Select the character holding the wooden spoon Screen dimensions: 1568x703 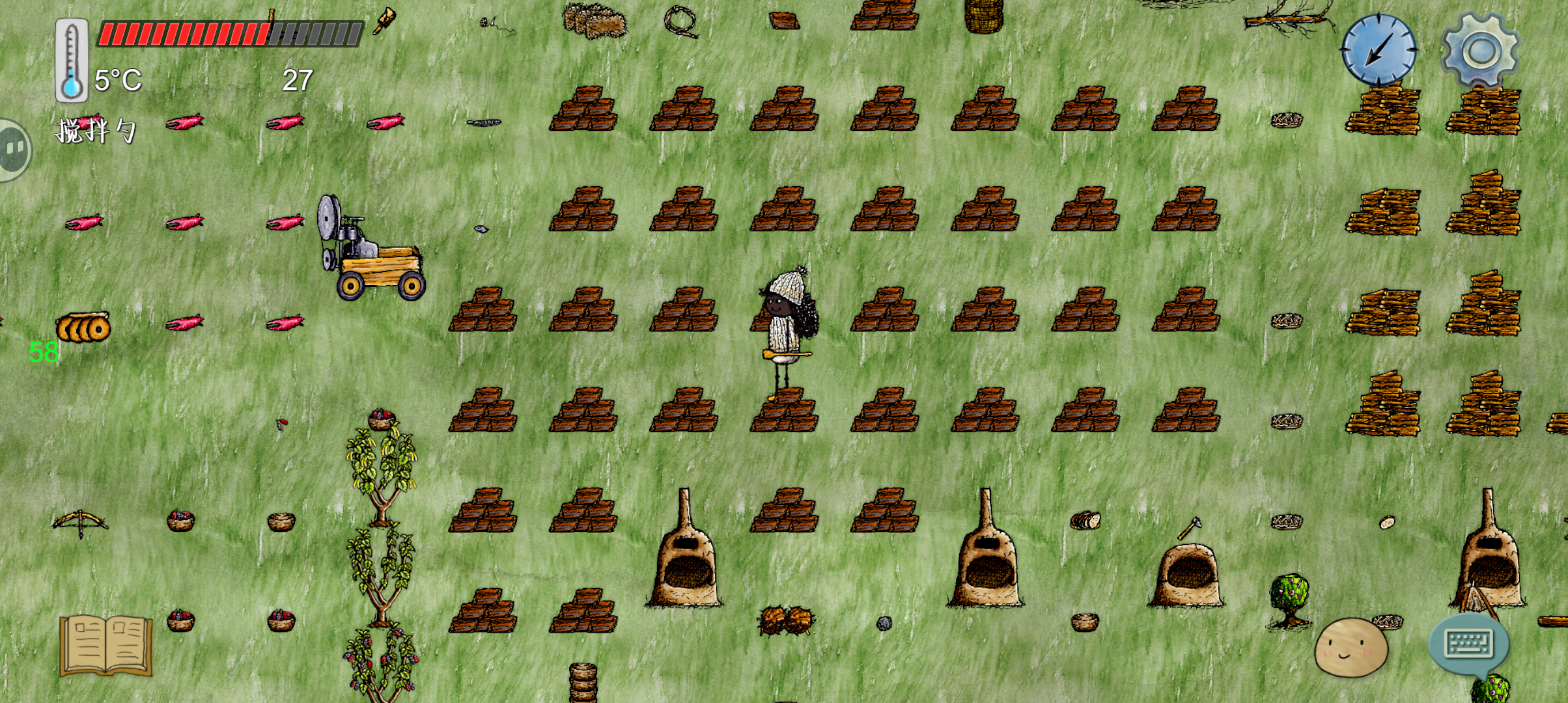coord(785,325)
